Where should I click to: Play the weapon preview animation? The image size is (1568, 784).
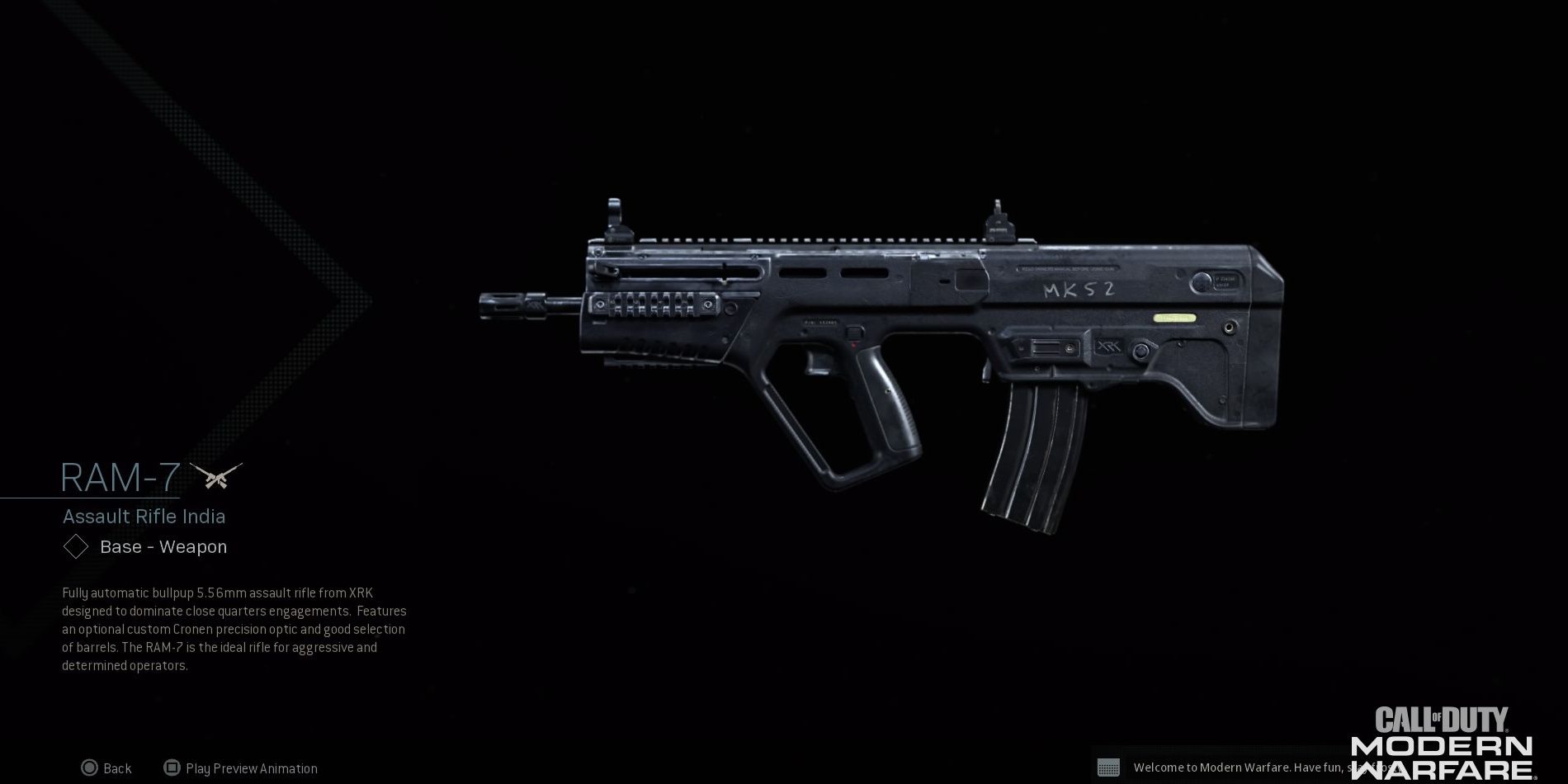pos(240,768)
